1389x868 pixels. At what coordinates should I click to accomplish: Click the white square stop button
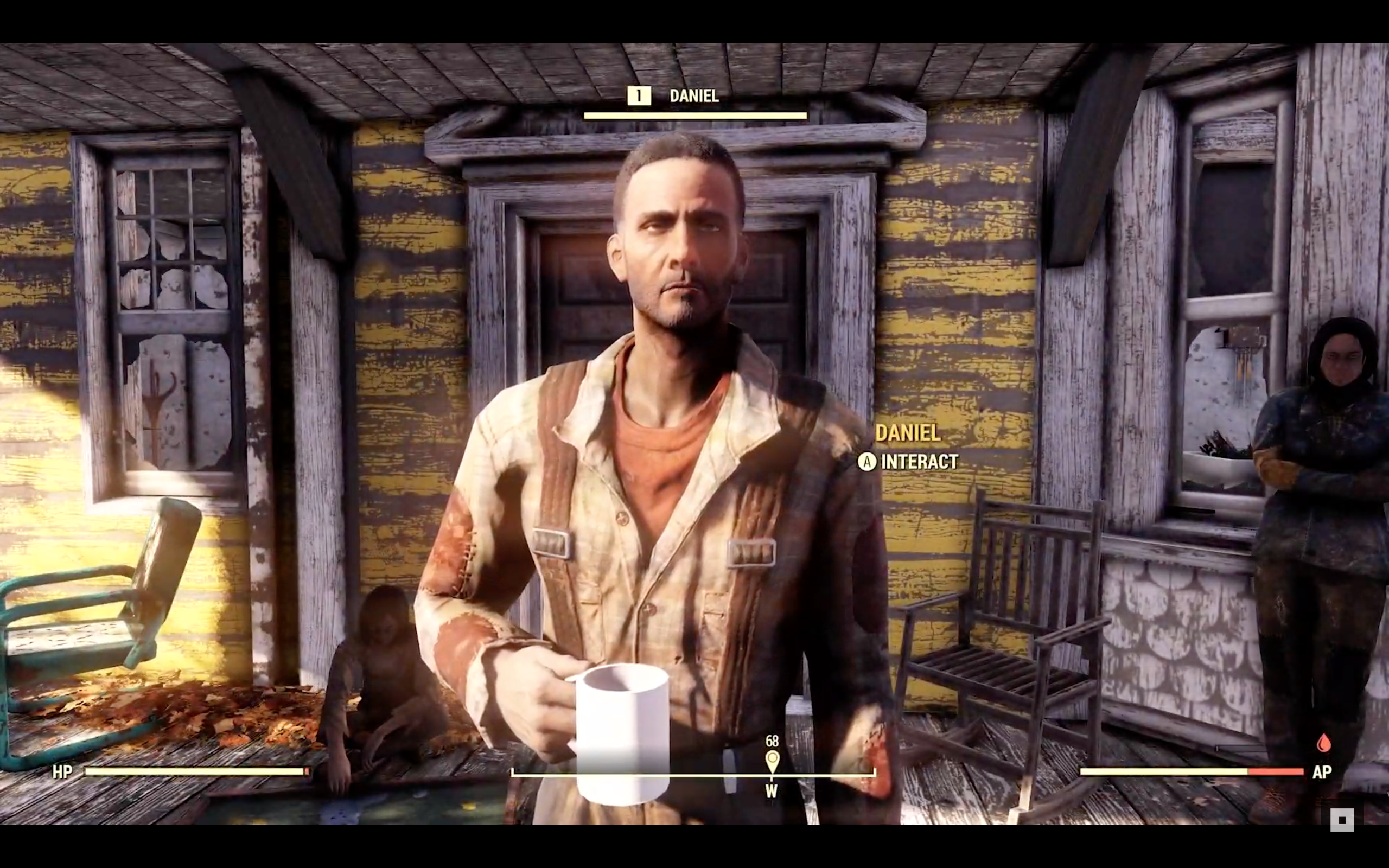pos(1342,820)
